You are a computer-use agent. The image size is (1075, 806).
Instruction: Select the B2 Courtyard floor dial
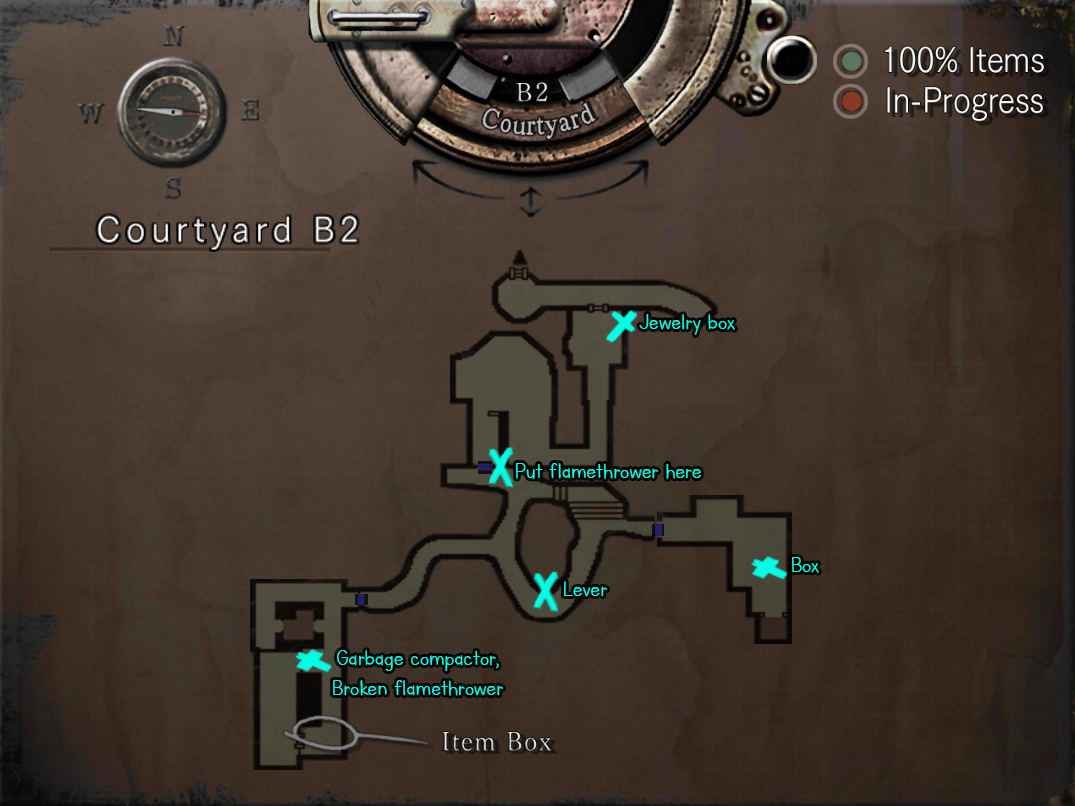pyautogui.click(x=532, y=106)
